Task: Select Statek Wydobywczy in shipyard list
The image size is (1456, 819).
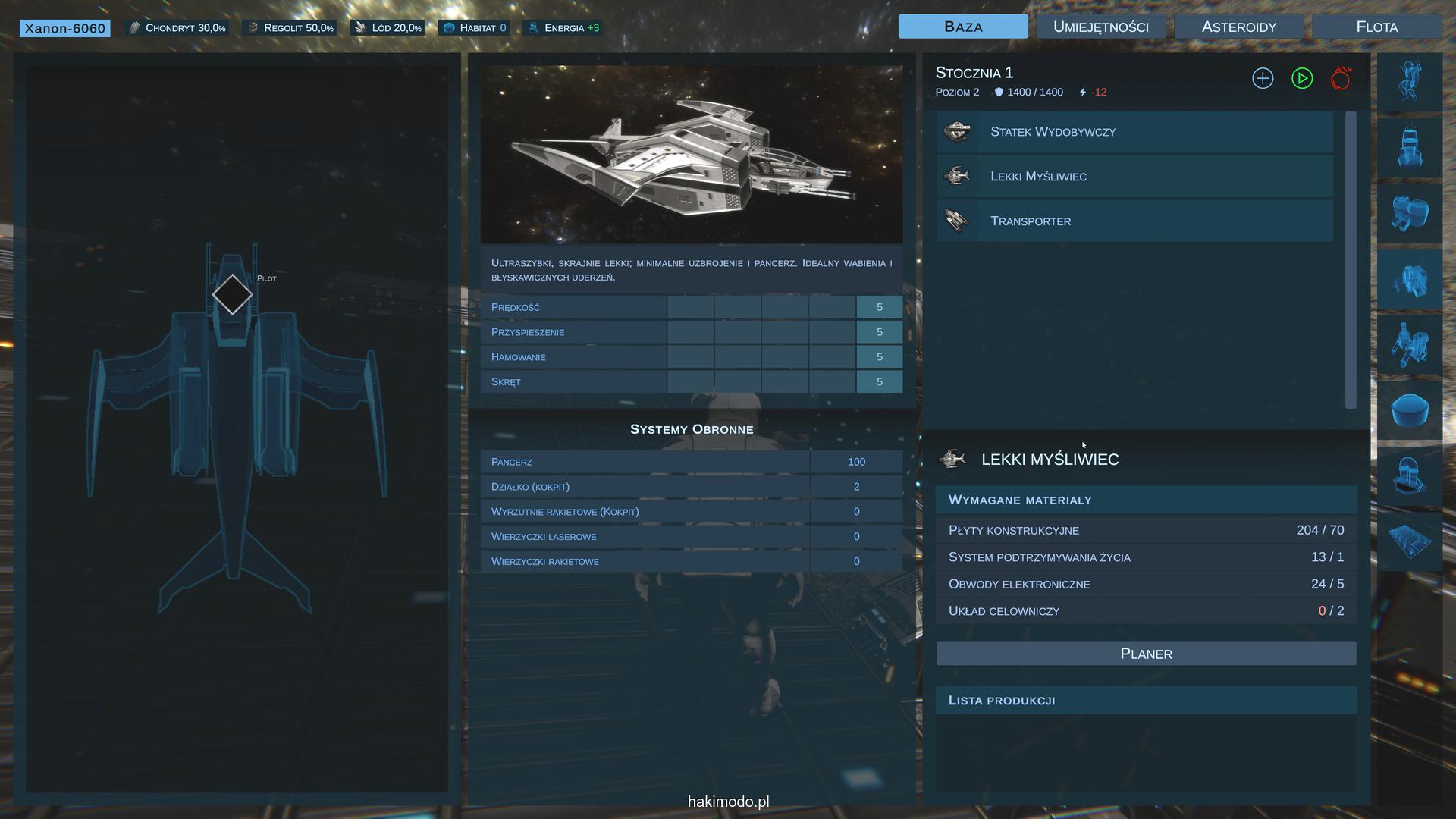Action: 1134,132
